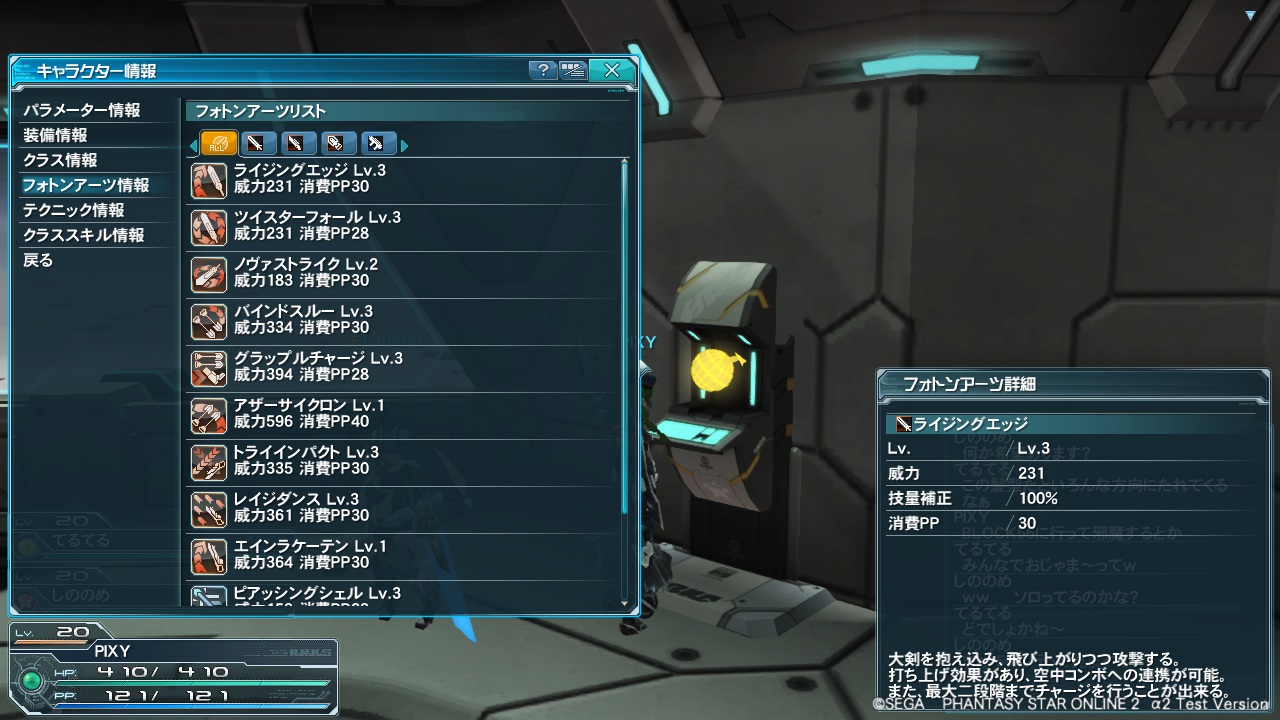Select エインラケーテン Lv.1 photon art

pyautogui.click(x=400, y=555)
